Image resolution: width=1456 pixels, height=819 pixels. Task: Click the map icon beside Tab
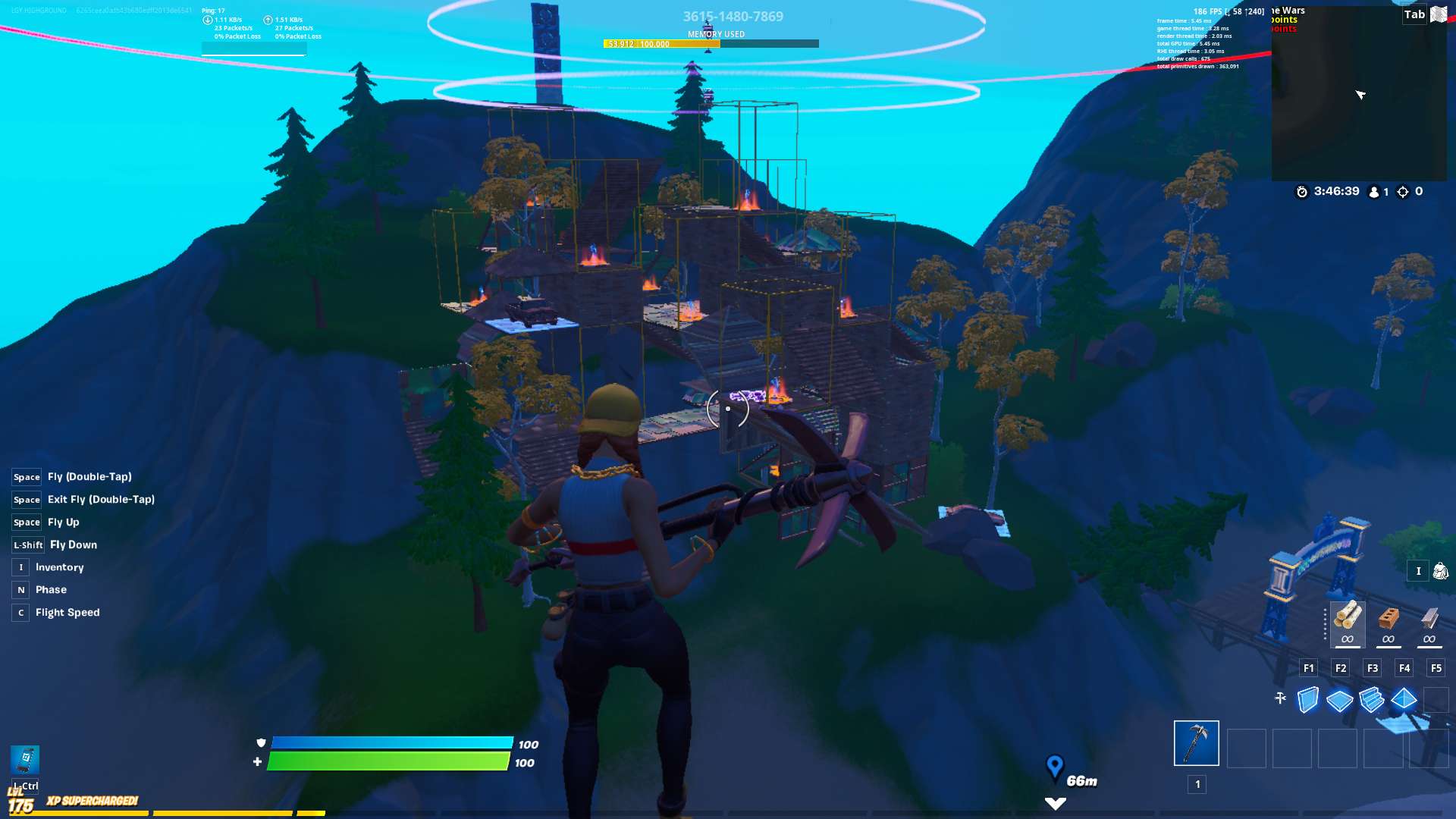pyautogui.click(x=1438, y=14)
